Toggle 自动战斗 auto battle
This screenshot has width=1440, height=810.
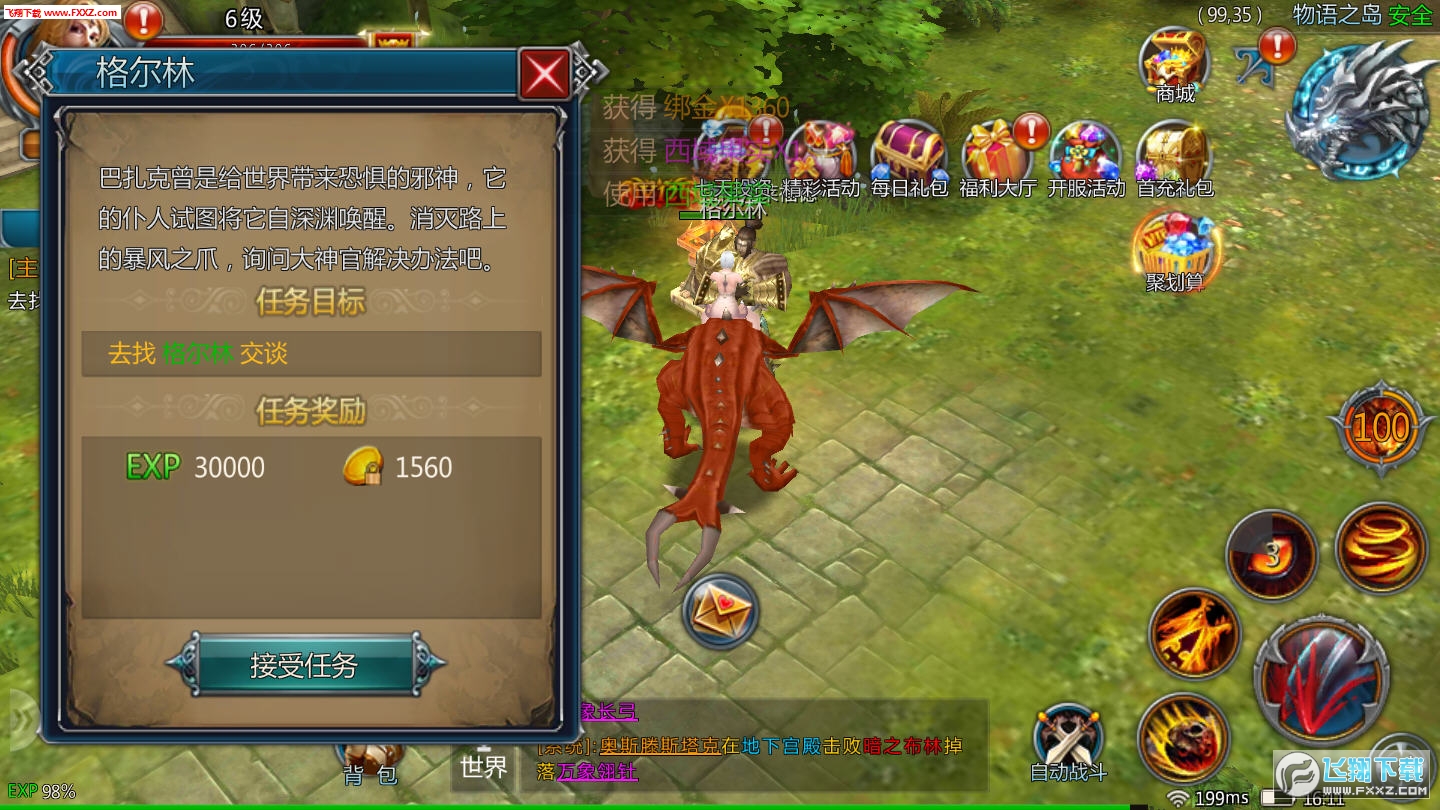click(1068, 740)
